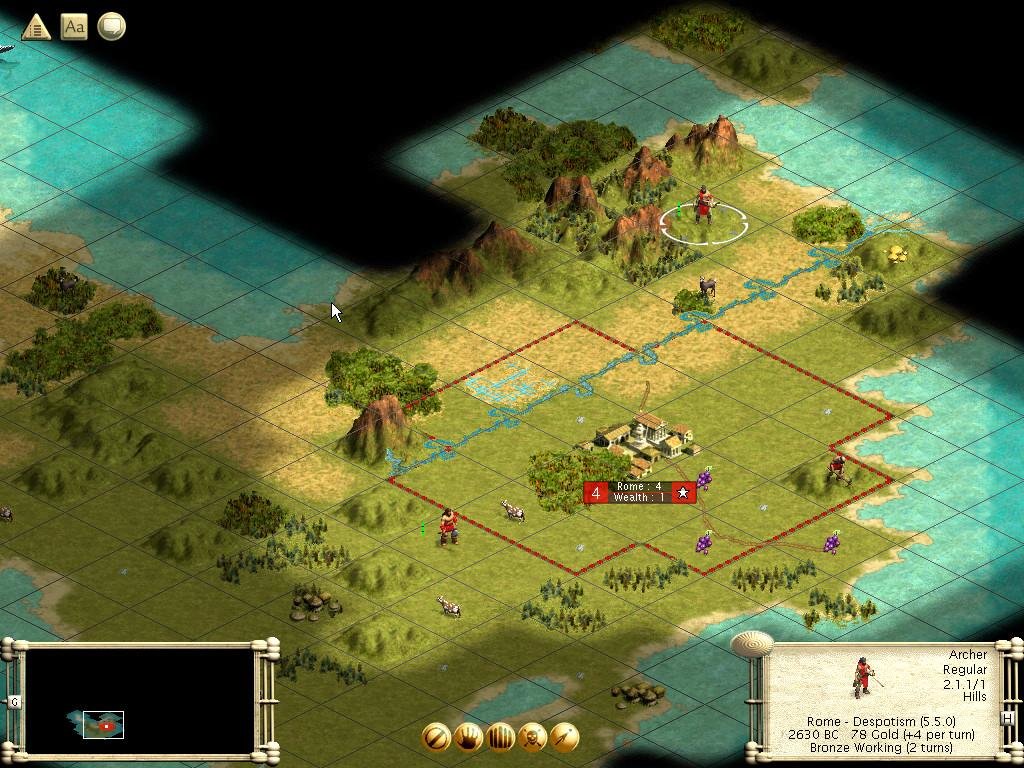This screenshot has height=768, width=1024.
Task: Click the spiral shell button on the info box
Action: click(752, 643)
